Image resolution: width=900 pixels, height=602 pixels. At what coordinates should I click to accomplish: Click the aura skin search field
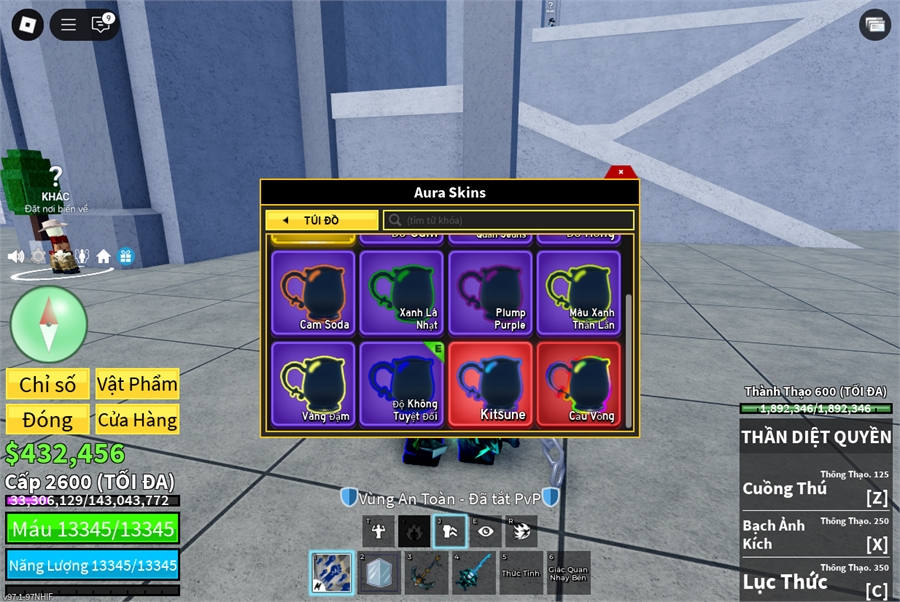[508, 220]
